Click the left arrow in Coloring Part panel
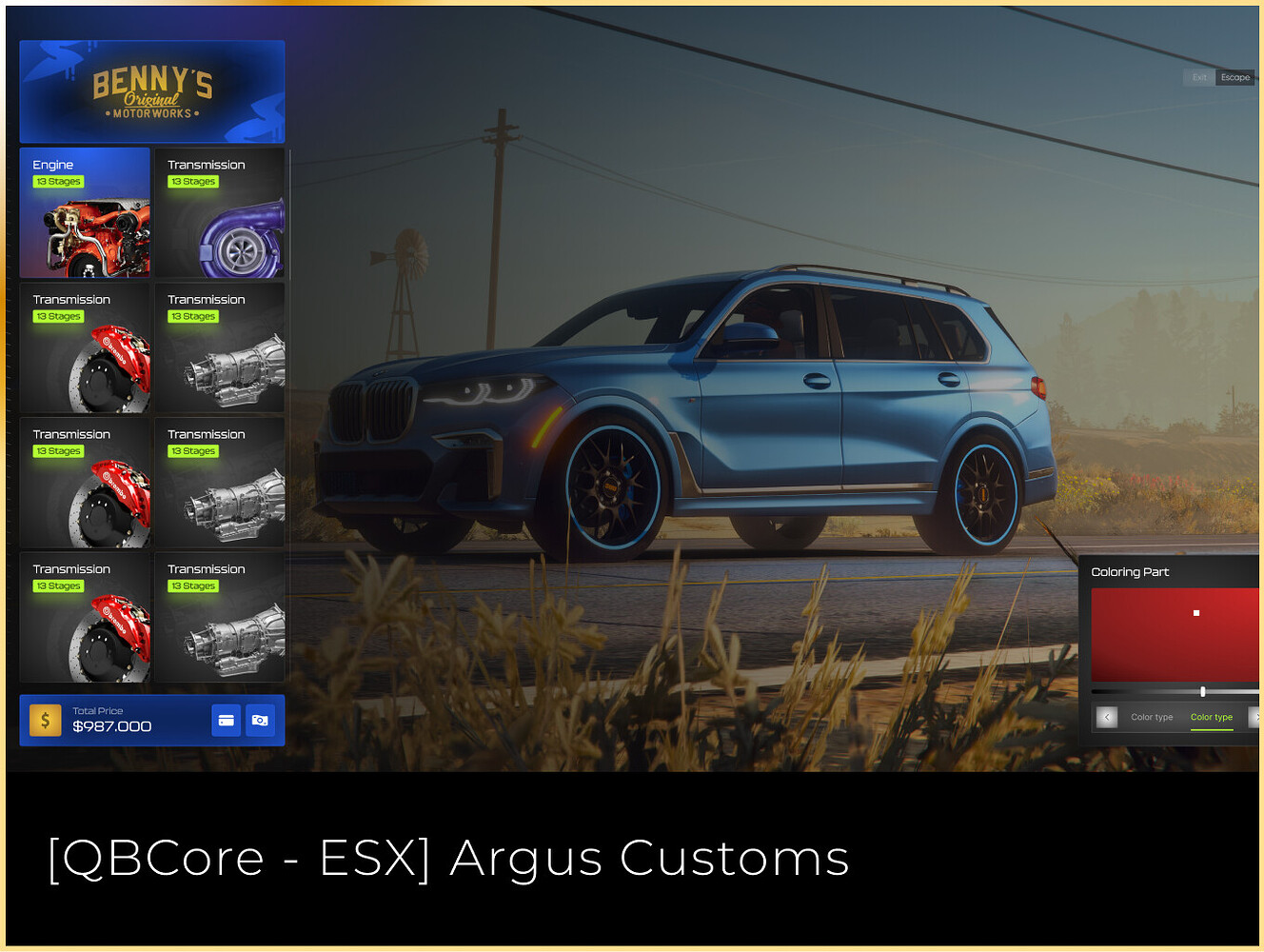 click(1106, 717)
